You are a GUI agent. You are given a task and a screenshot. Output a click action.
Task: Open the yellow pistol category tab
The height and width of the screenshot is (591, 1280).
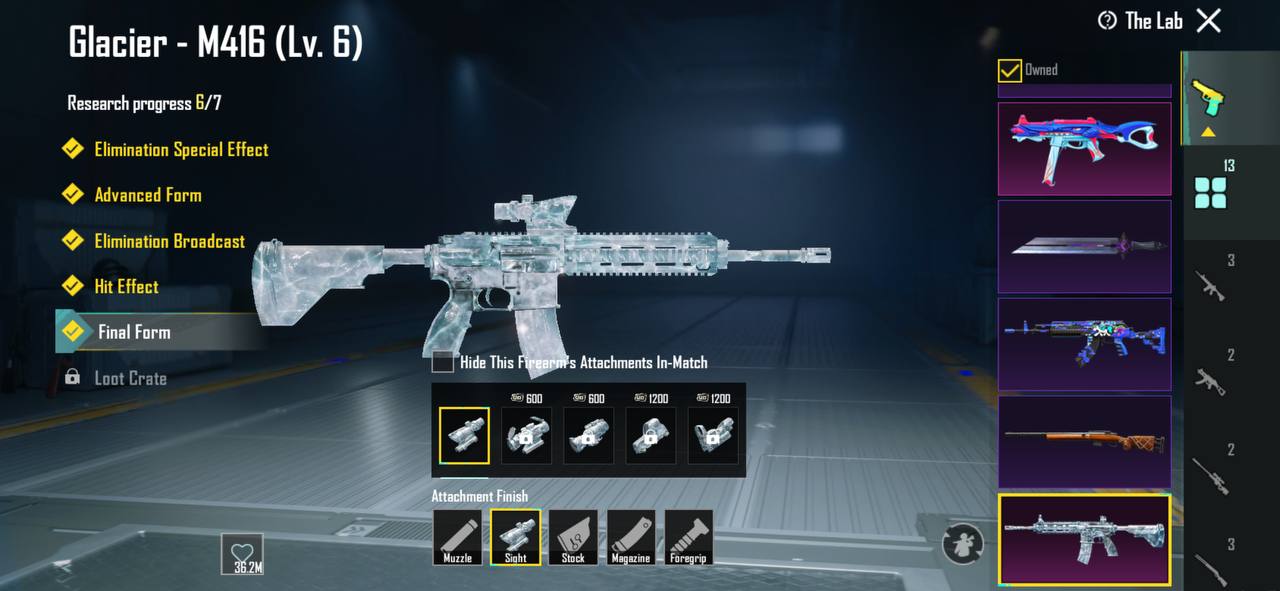click(1208, 100)
